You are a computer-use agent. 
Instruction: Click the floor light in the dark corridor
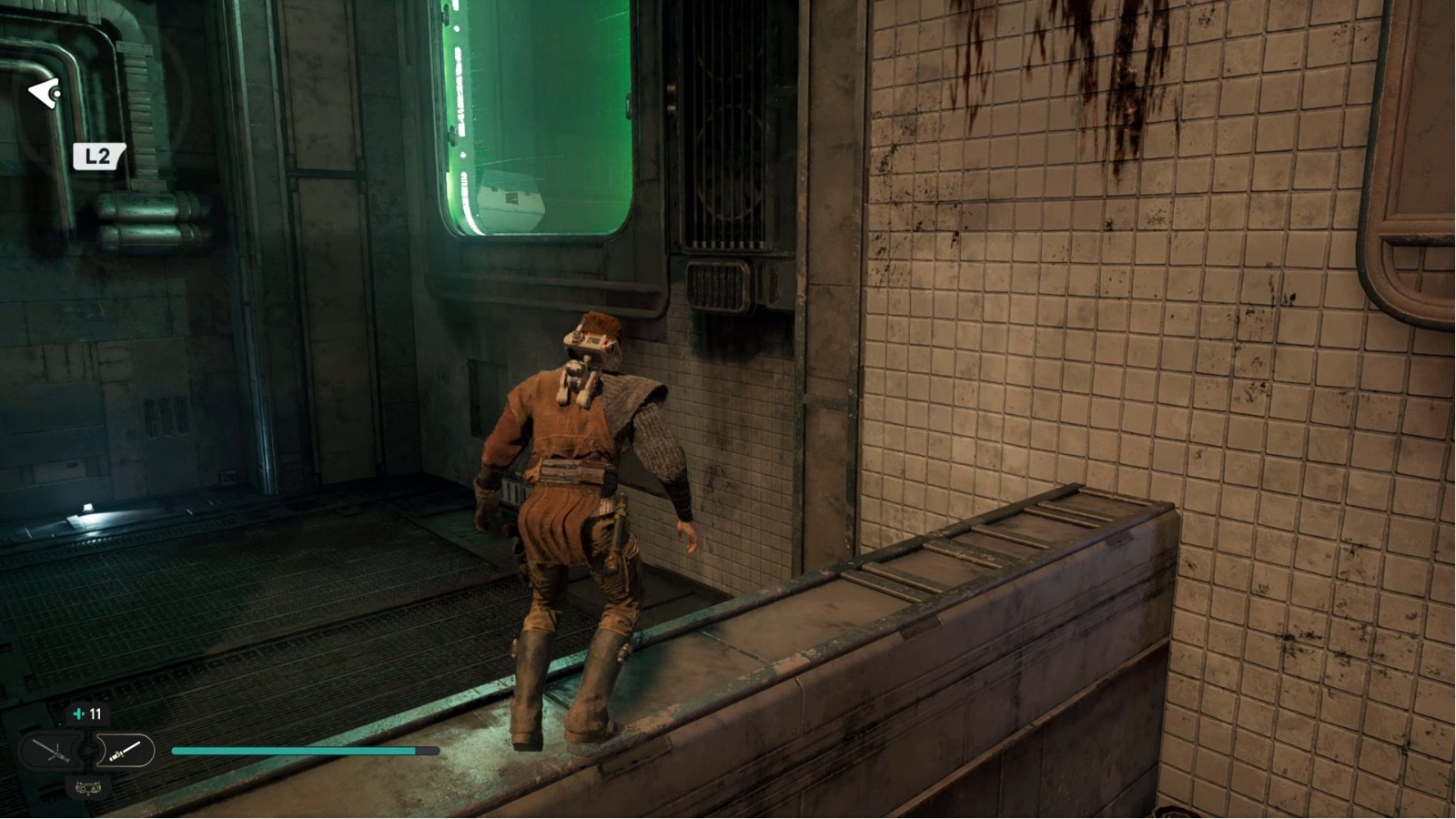pos(86,509)
